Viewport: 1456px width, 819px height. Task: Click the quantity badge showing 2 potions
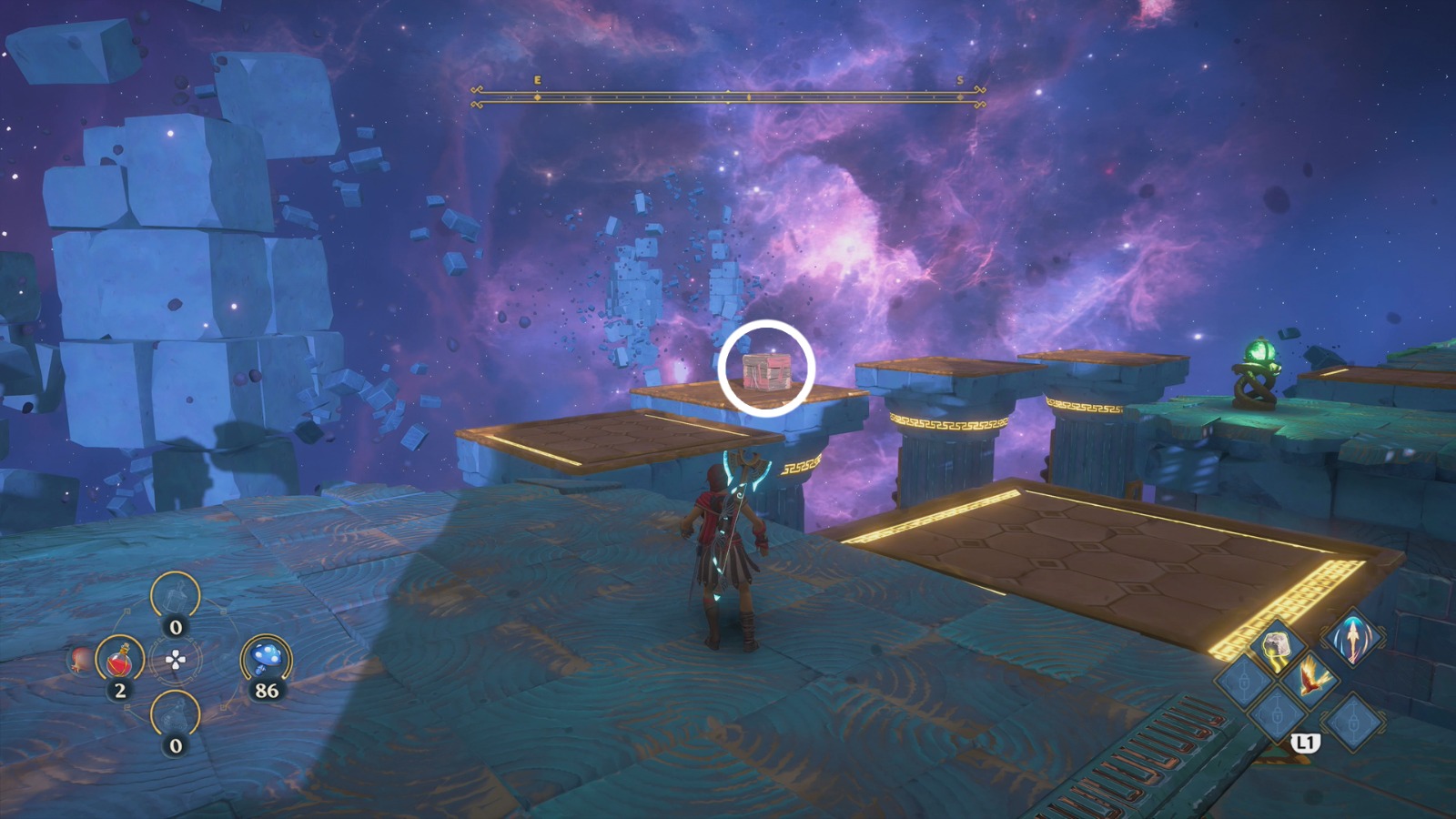(118, 689)
